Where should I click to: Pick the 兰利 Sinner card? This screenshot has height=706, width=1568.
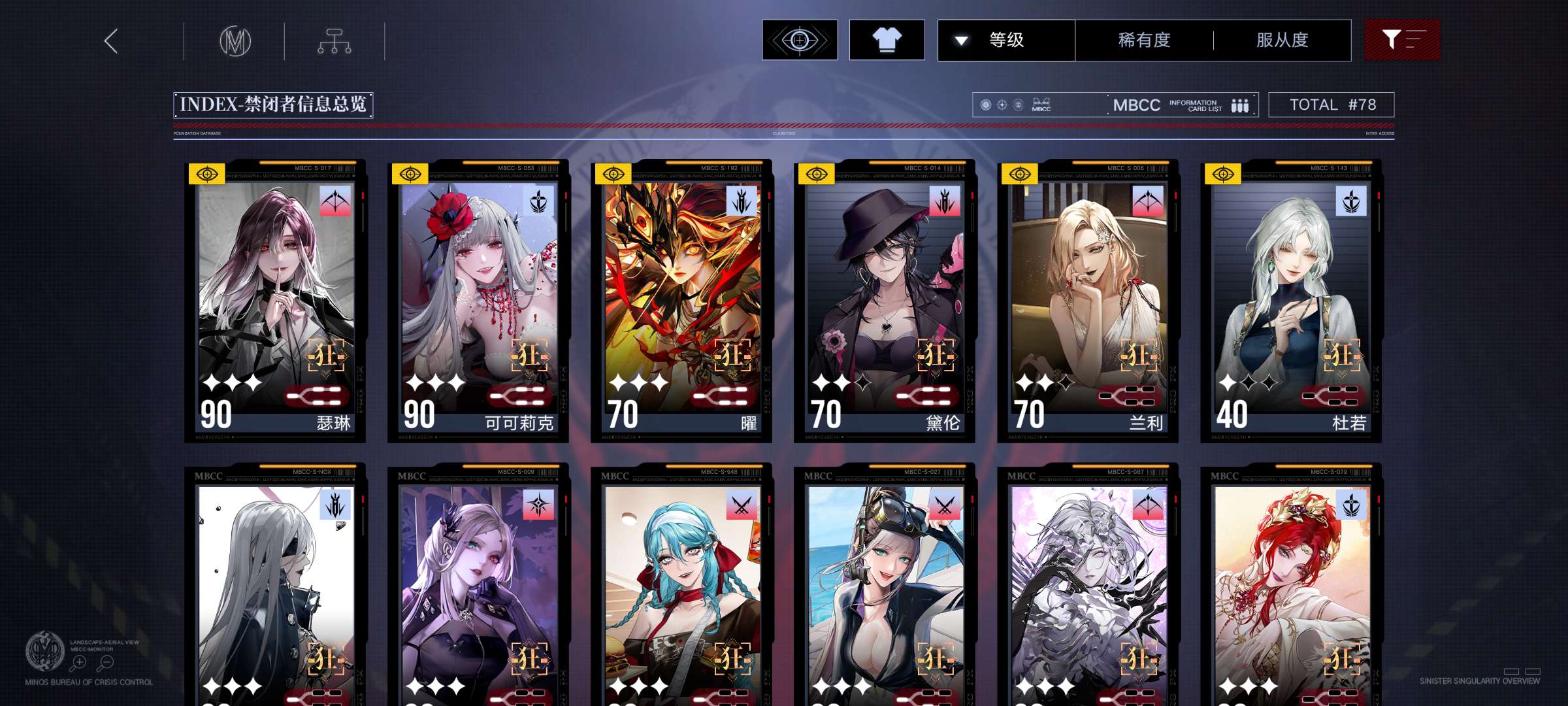1088,301
